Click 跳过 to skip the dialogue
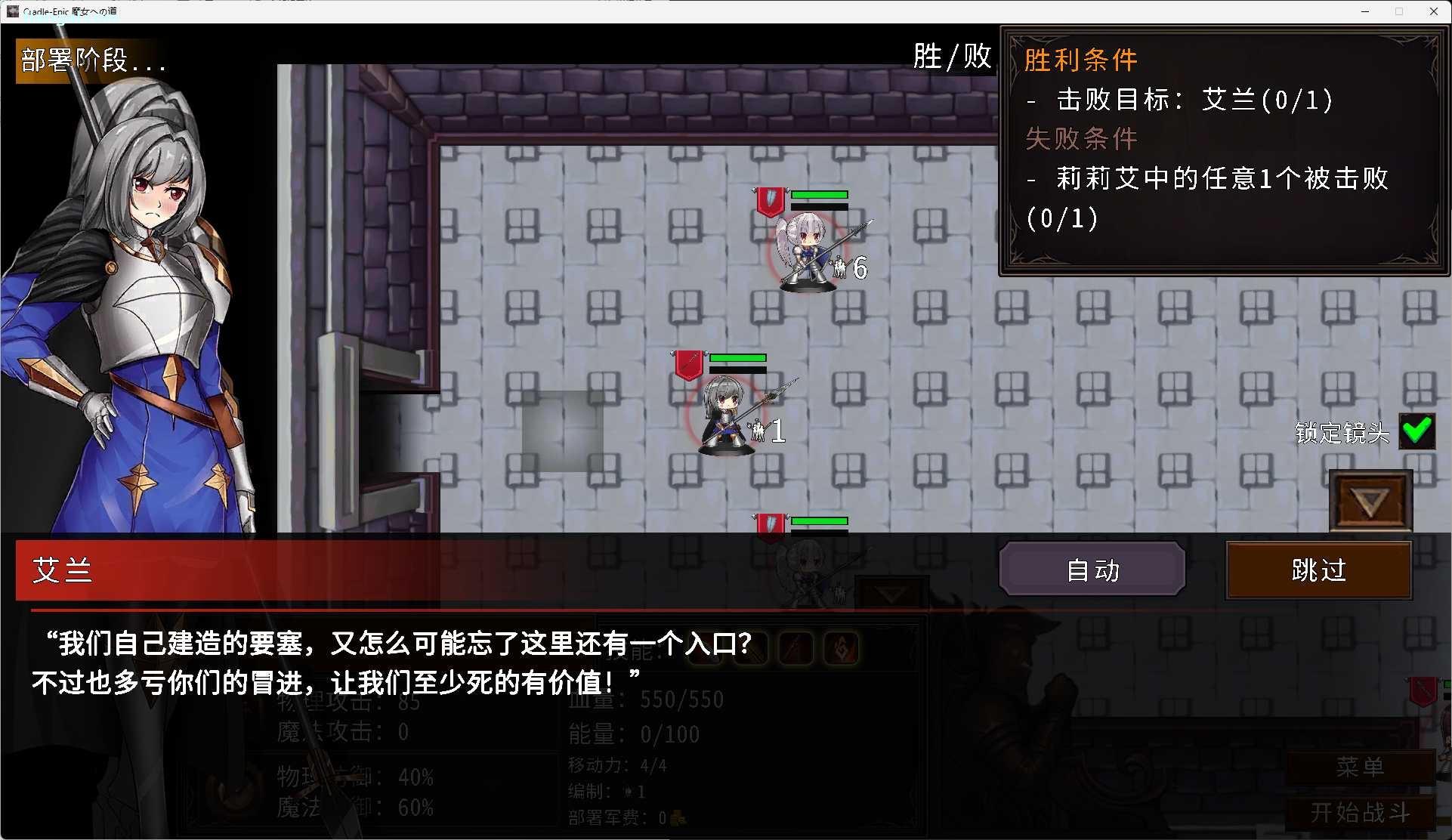The image size is (1452, 840). coord(1318,570)
